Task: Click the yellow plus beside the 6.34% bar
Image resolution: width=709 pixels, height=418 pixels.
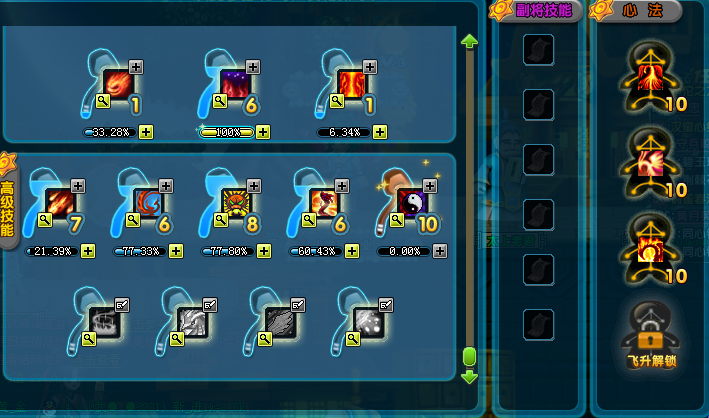Action: pos(381,131)
